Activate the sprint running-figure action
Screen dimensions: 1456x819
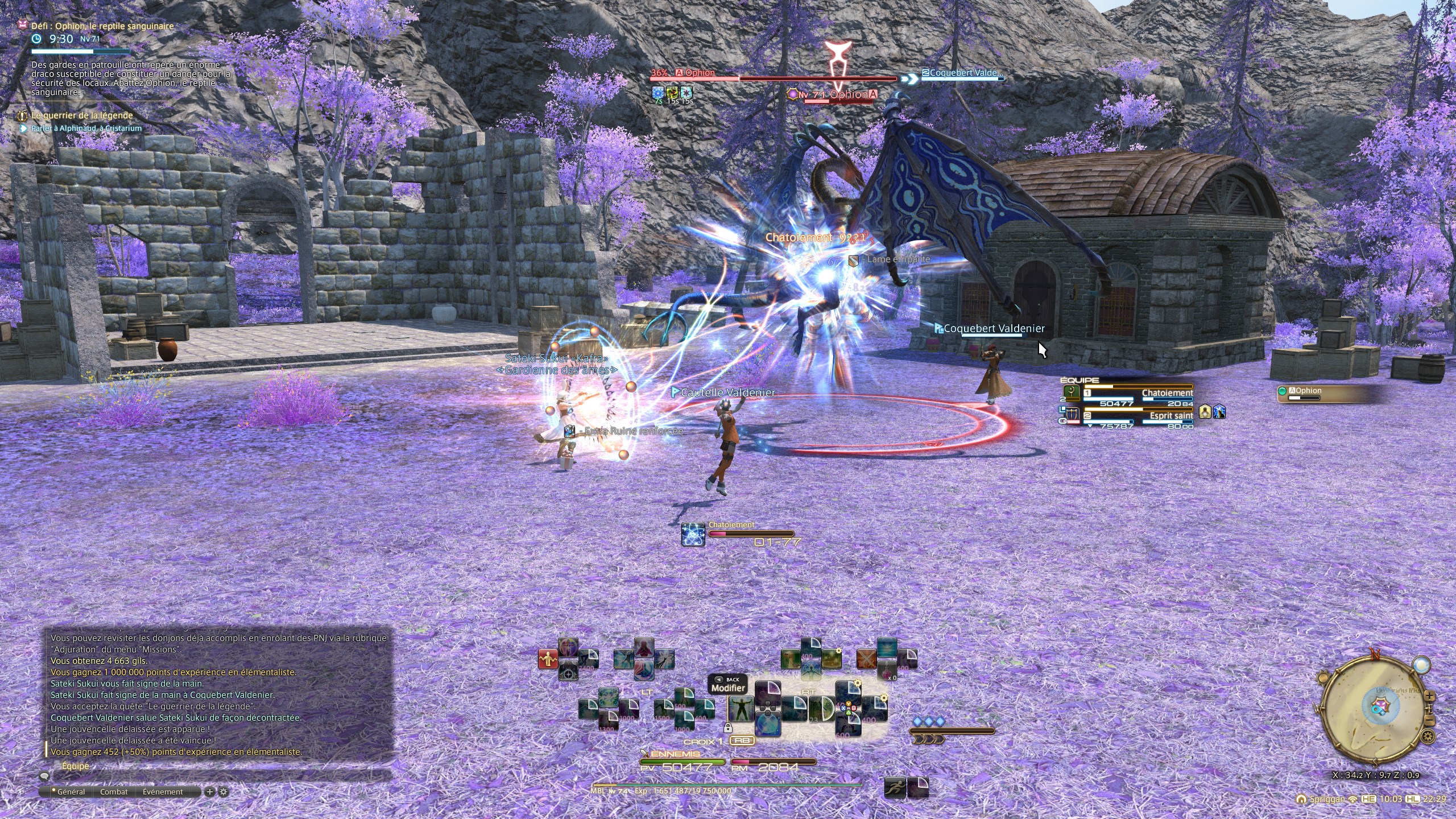click(895, 788)
